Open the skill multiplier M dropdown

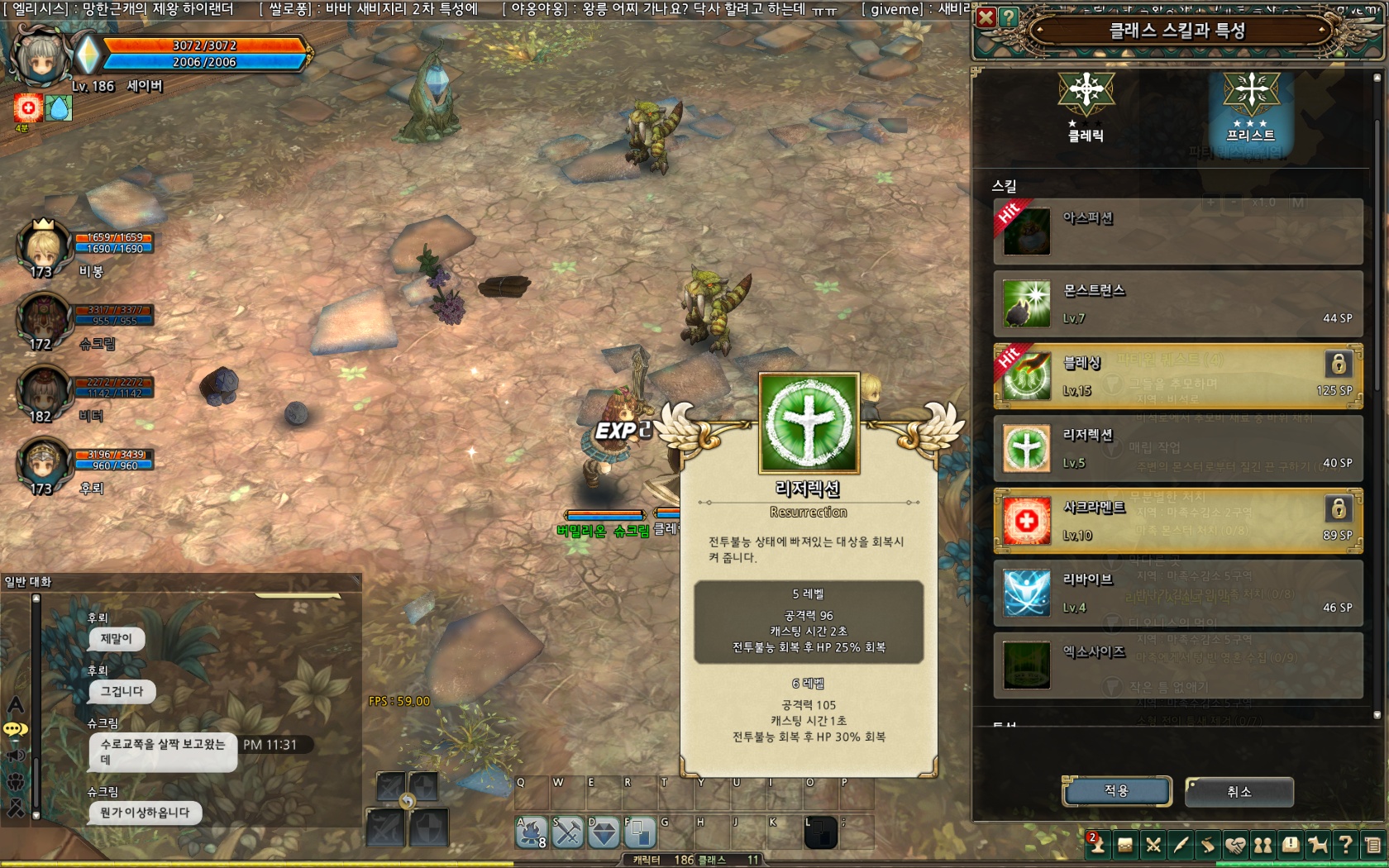click(x=1298, y=202)
